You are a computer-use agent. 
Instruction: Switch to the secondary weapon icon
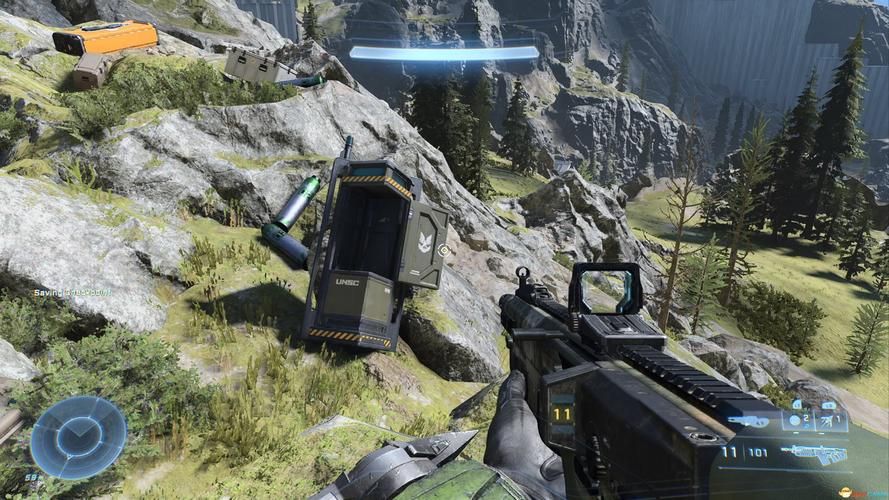click(748, 421)
